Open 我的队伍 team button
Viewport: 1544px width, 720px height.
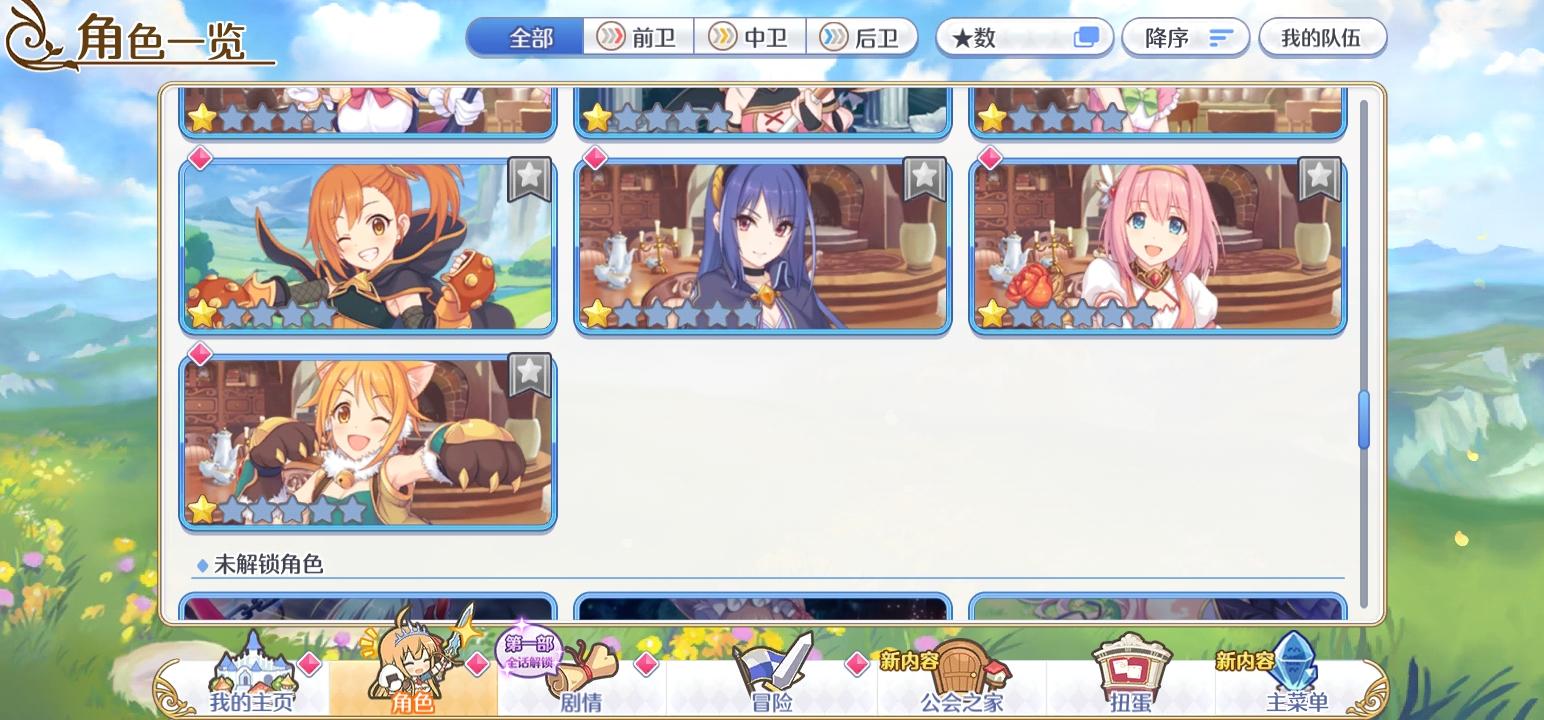click(x=1323, y=37)
